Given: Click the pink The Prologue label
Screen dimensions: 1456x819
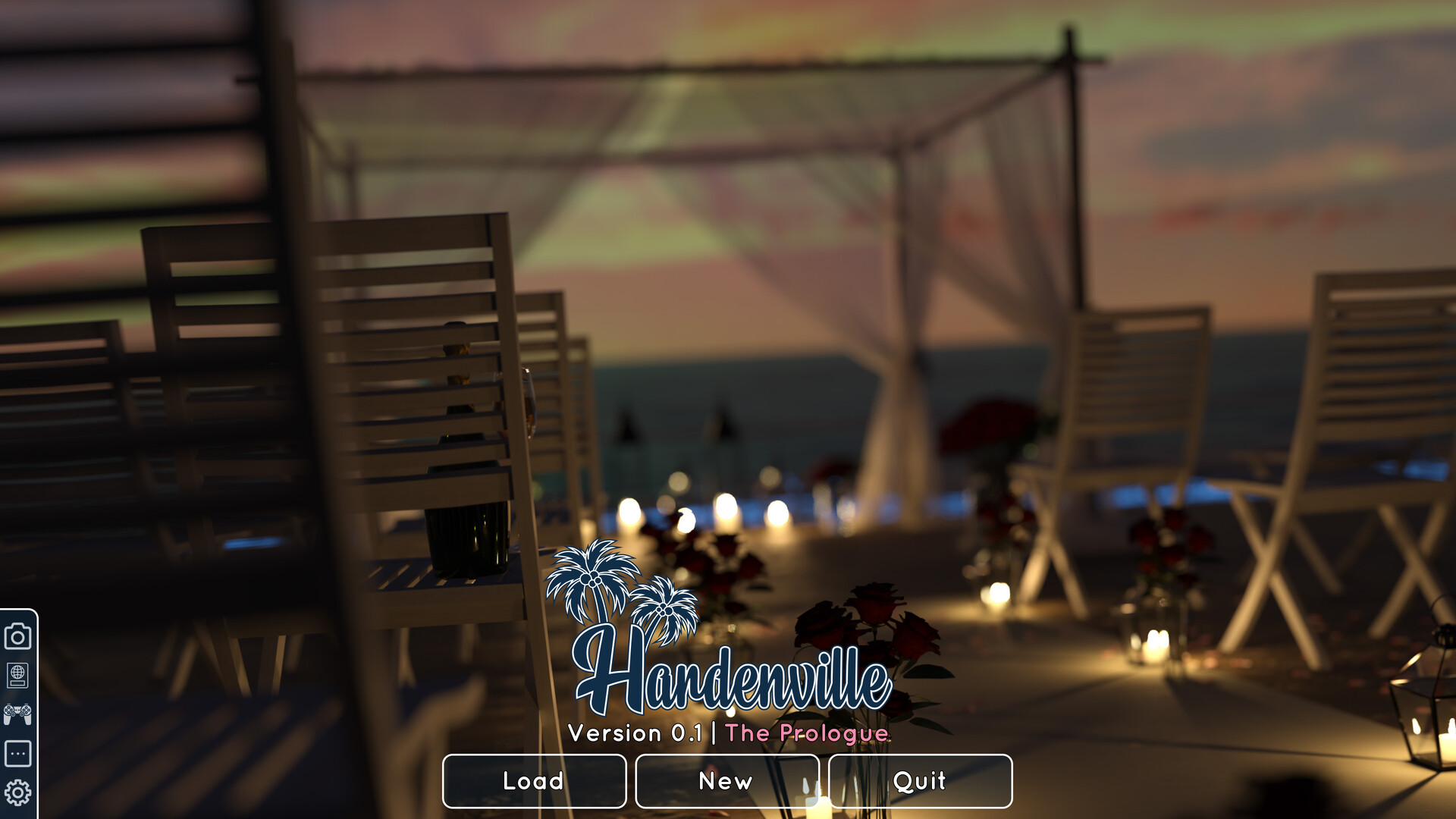Looking at the screenshot, I should [x=807, y=733].
